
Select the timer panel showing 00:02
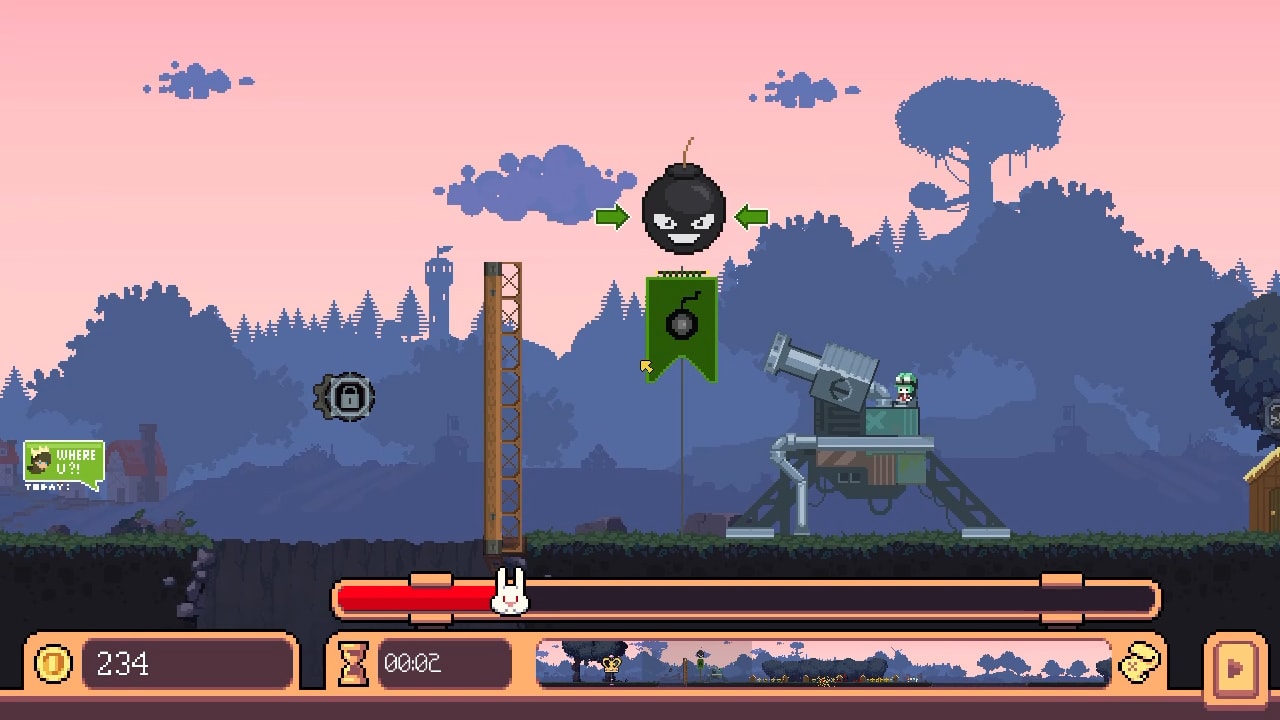420,662
